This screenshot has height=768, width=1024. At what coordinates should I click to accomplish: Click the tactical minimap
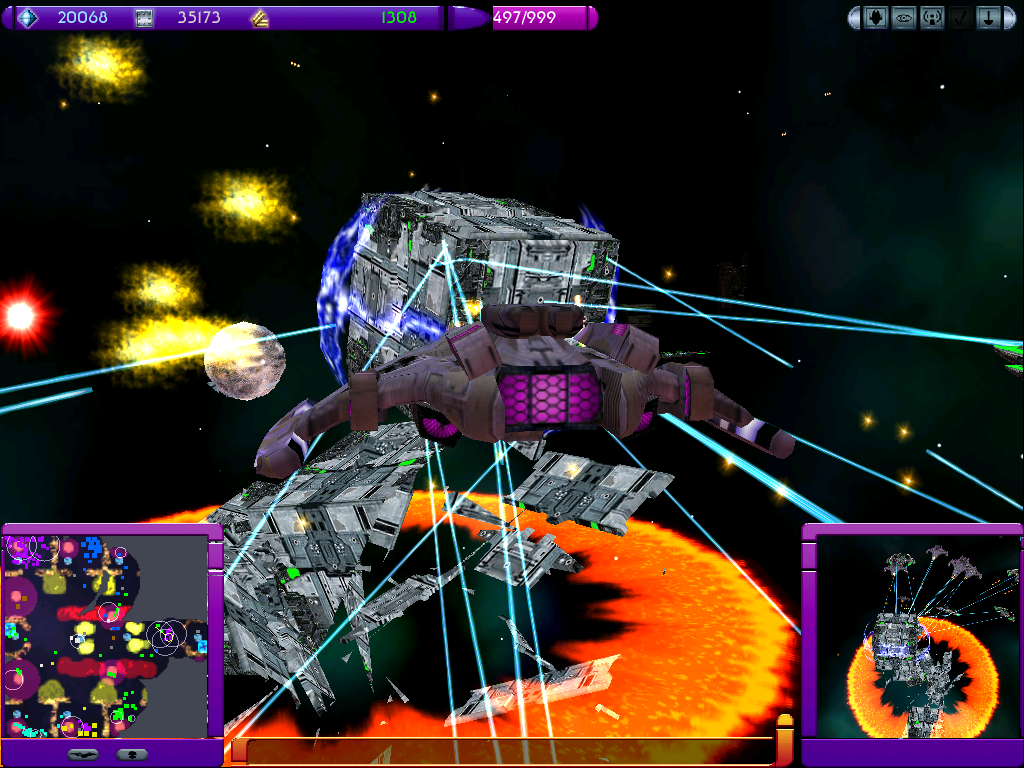click(x=105, y=637)
